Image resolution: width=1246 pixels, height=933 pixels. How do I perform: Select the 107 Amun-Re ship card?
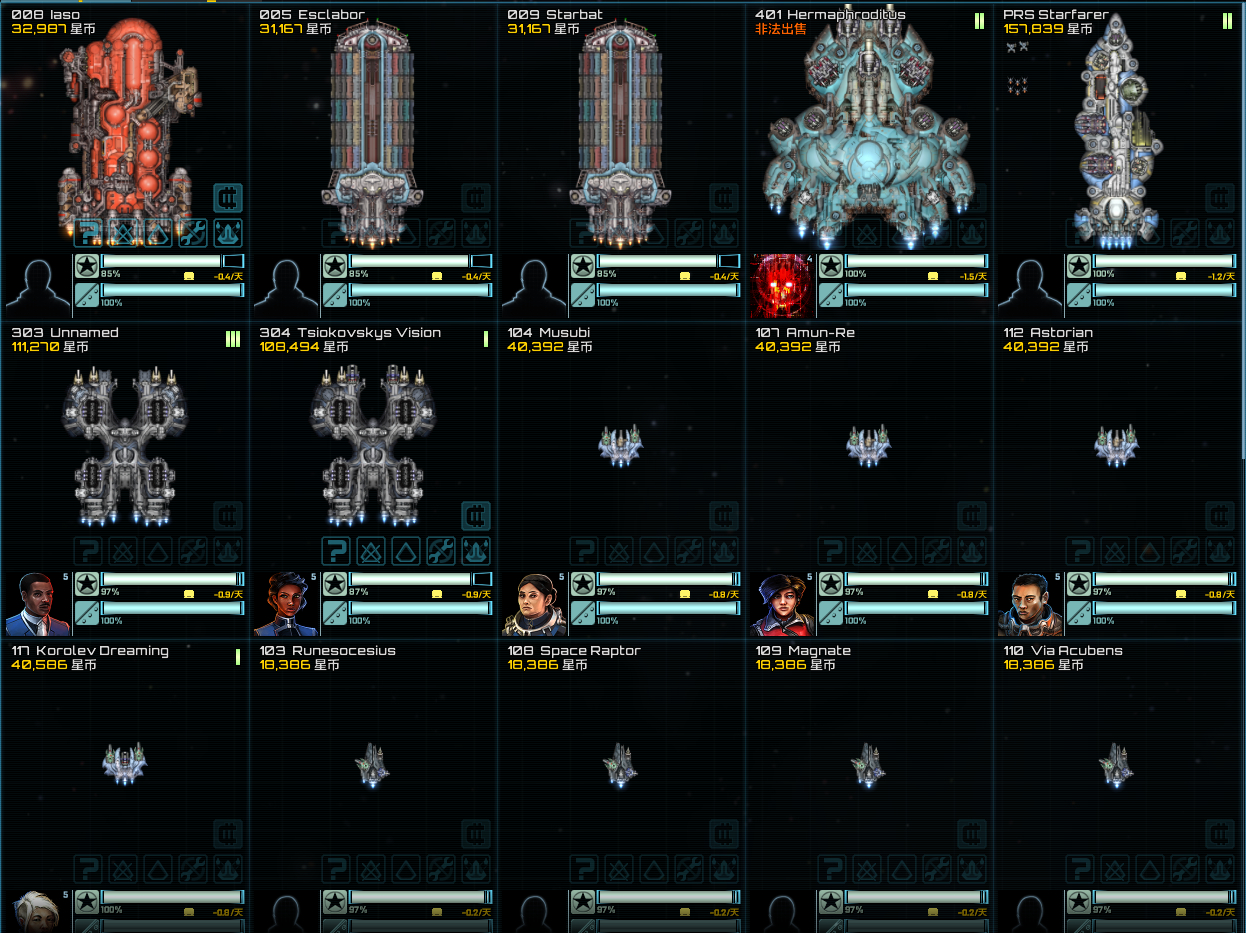(x=869, y=445)
